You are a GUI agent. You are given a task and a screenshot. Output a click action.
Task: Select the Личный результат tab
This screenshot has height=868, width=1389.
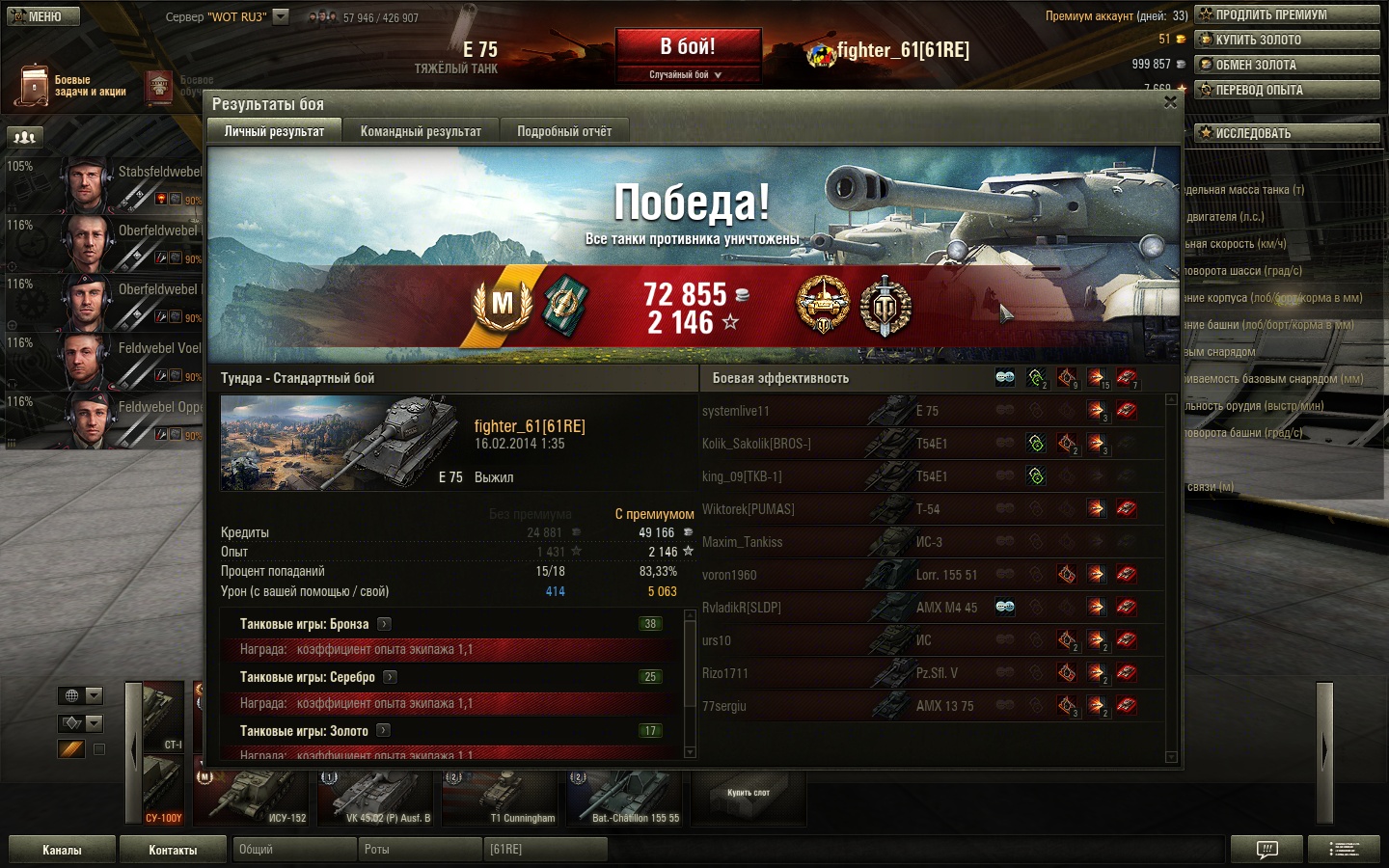tap(274, 131)
